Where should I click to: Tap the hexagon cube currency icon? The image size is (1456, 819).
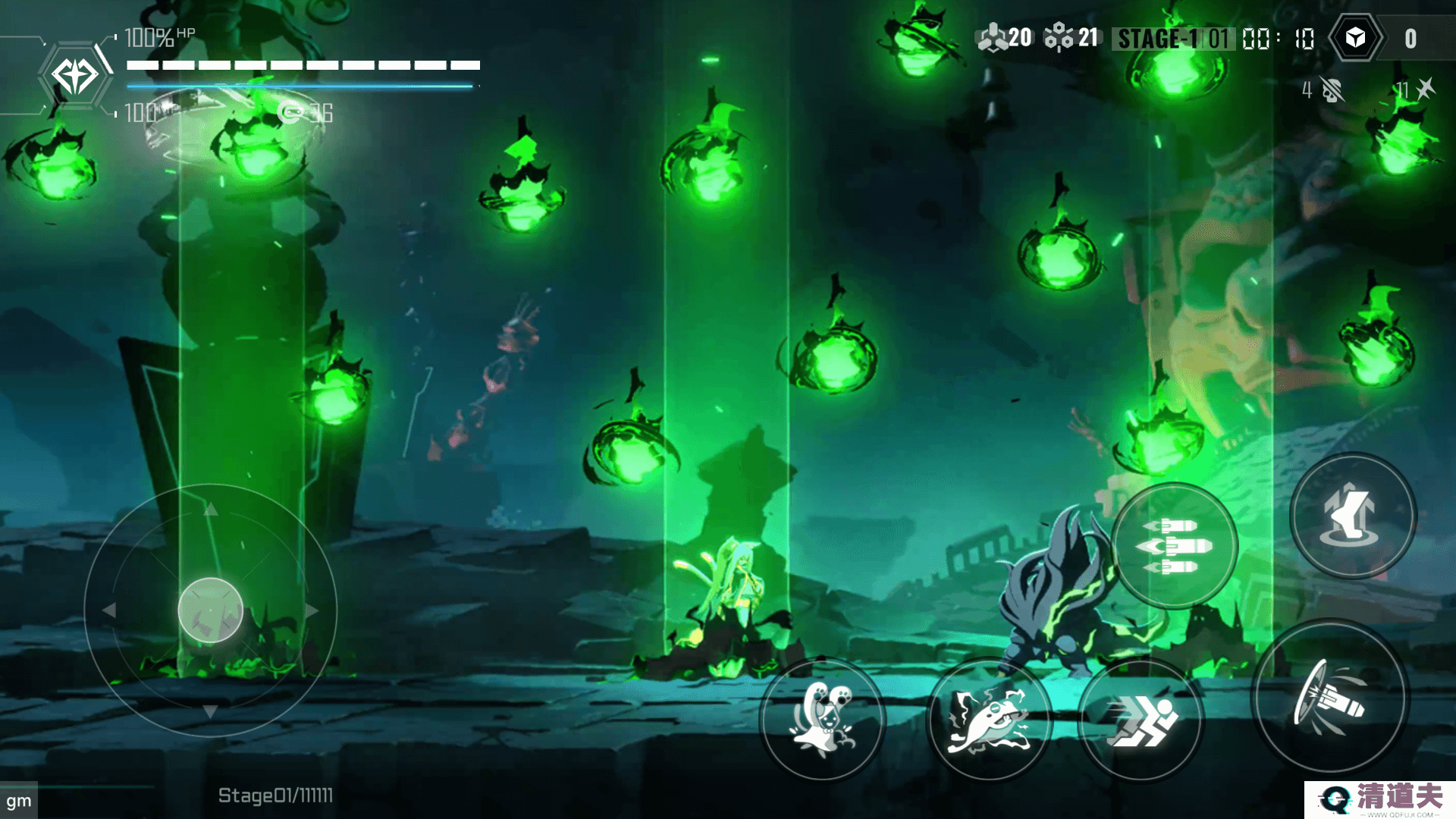1355,38
